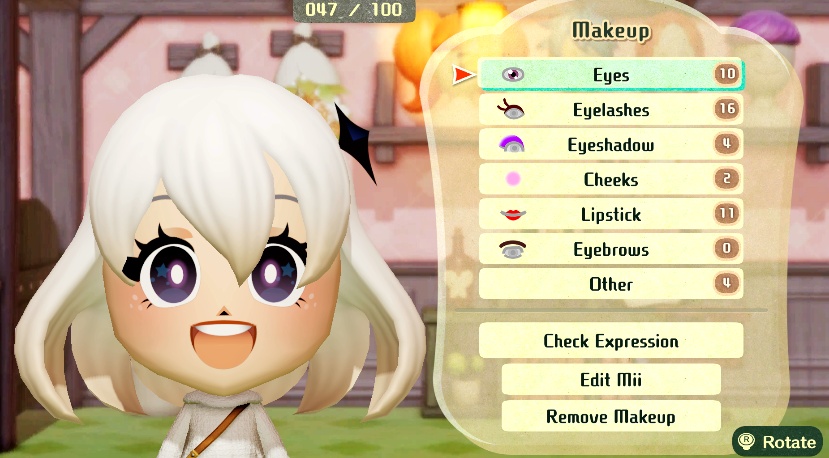This screenshot has height=458, width=829.
Task: Select the Remove Makeup button
Action: coord(610,416)
